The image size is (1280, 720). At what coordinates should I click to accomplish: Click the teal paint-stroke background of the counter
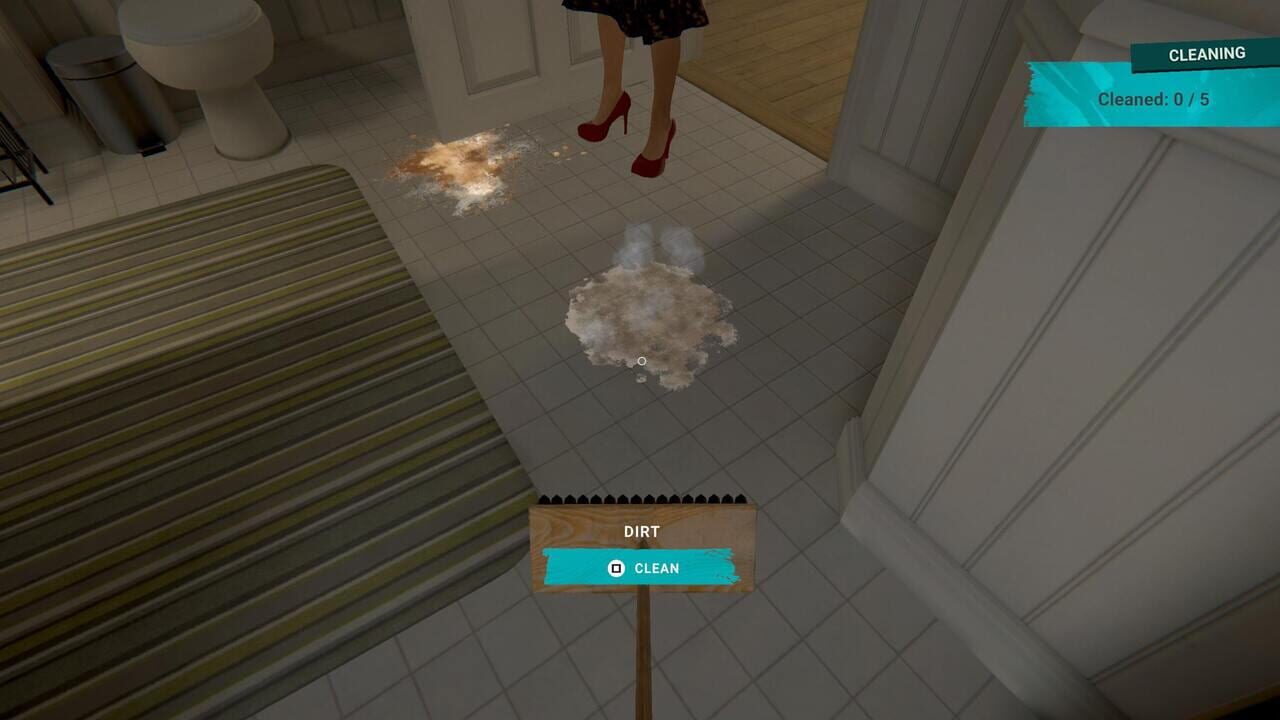click(x=1060, y=95)
